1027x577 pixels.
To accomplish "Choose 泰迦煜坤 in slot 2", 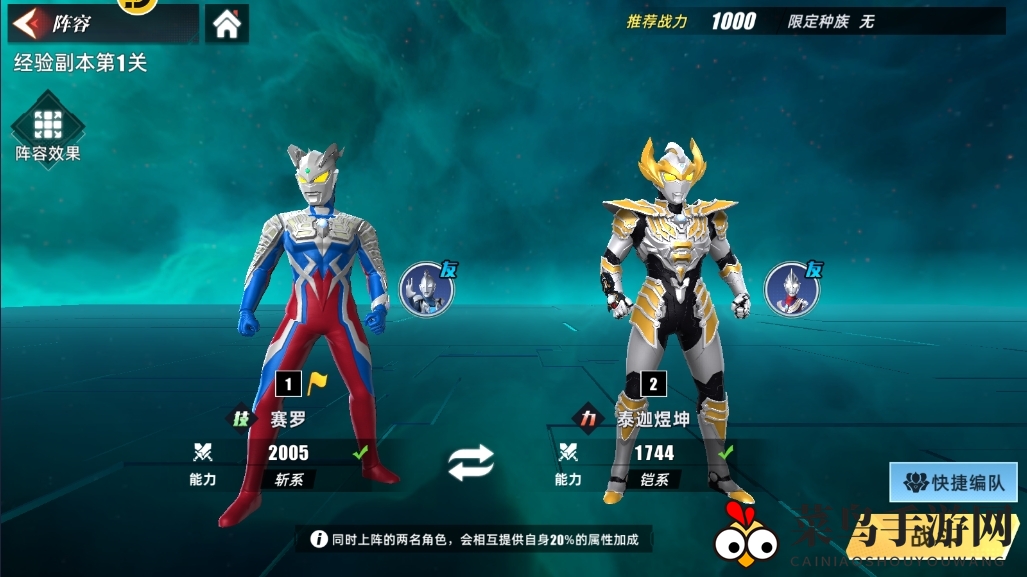I will 675,330.
